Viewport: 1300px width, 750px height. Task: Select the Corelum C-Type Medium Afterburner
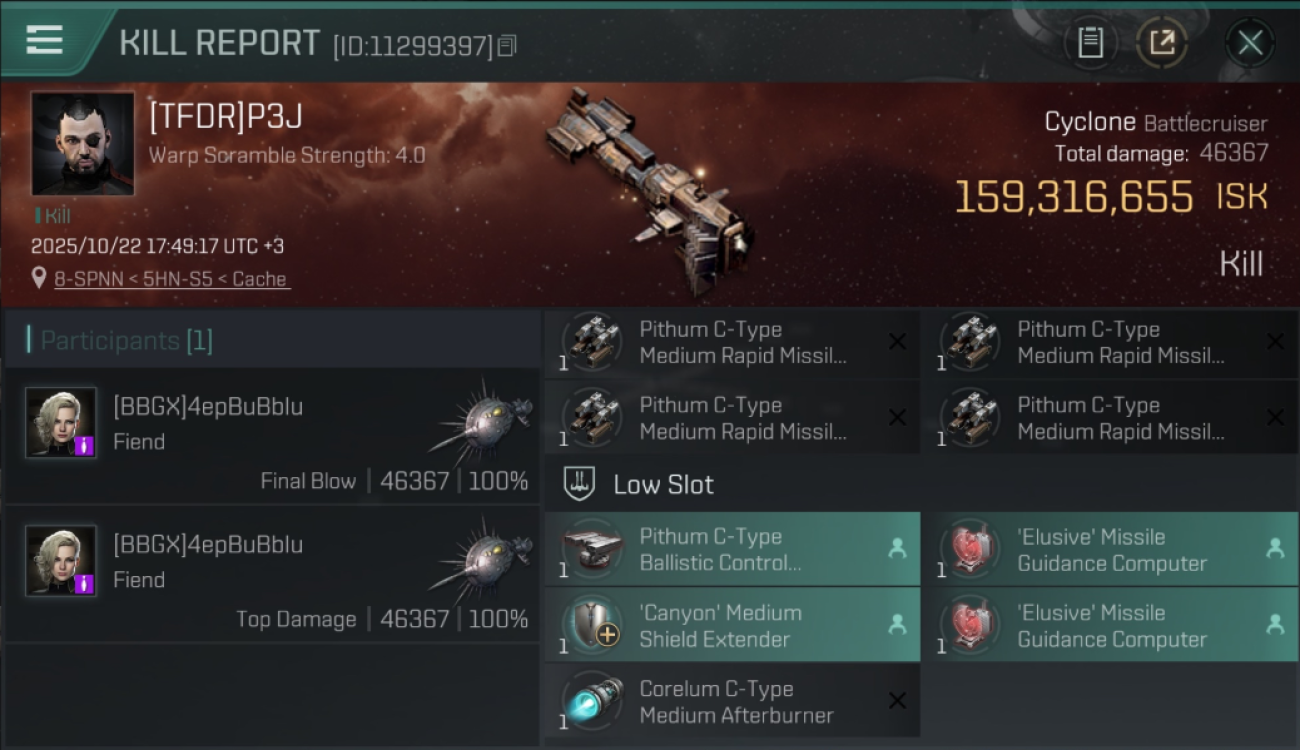pyautogui.click(x=731, y=701)
